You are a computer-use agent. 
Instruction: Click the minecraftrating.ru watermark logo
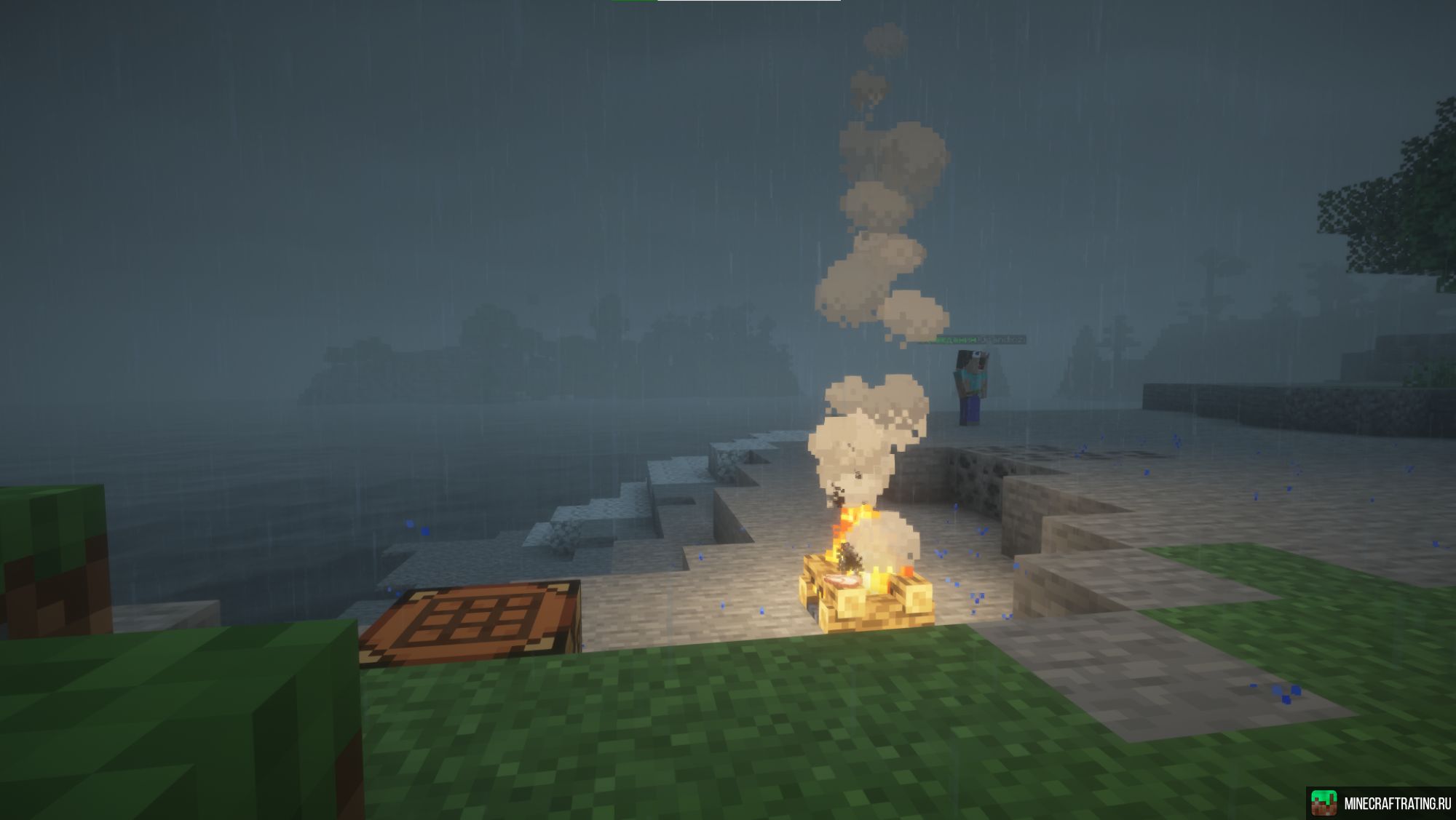coord(1325,803)
